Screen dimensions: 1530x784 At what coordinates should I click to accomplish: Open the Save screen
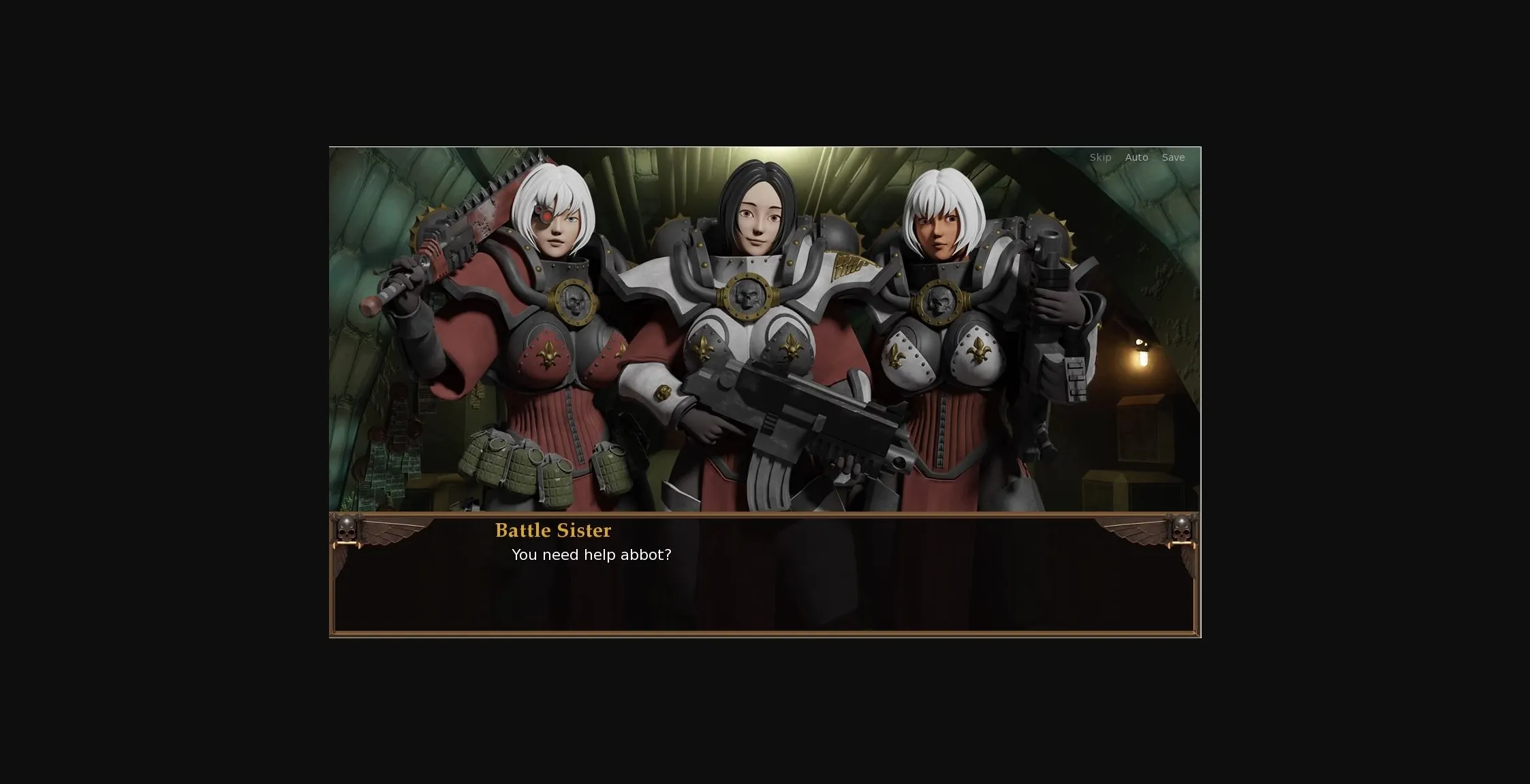click(x=1173, y=157)
